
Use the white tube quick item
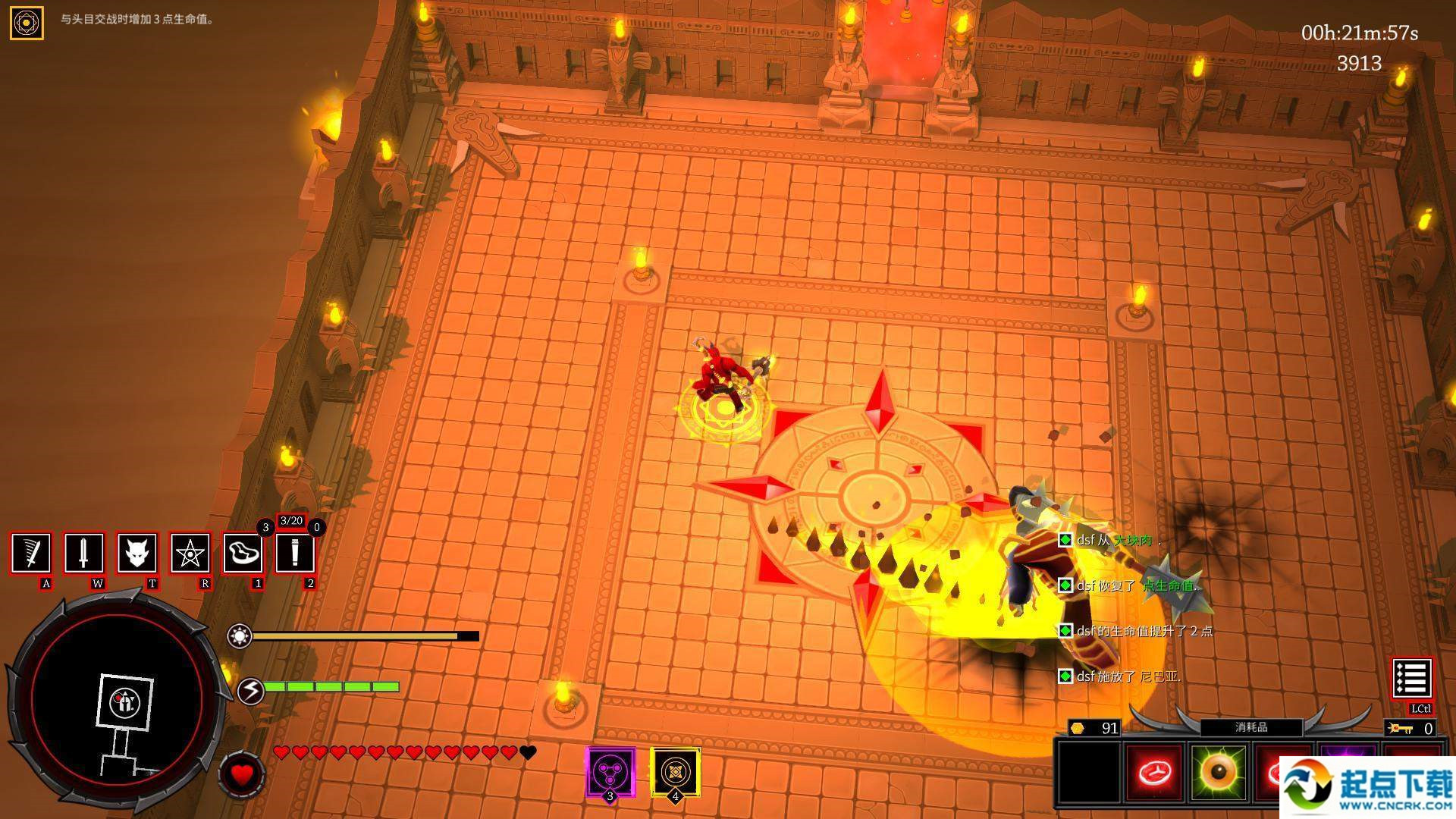[x=295, y=553]
